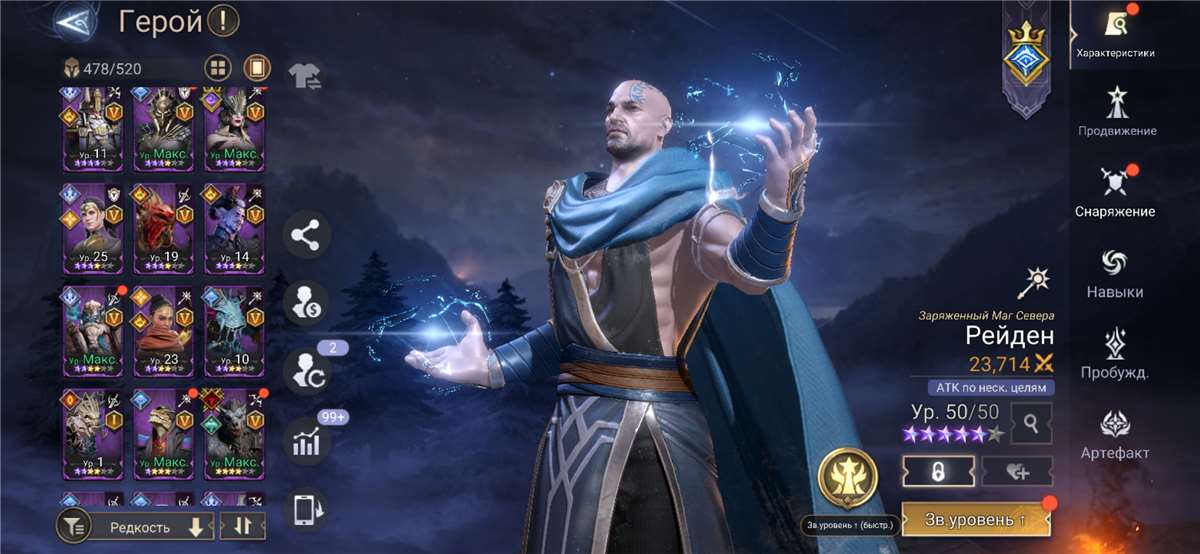
Task: Open the Навыки skills tab
Action: 1115,272
